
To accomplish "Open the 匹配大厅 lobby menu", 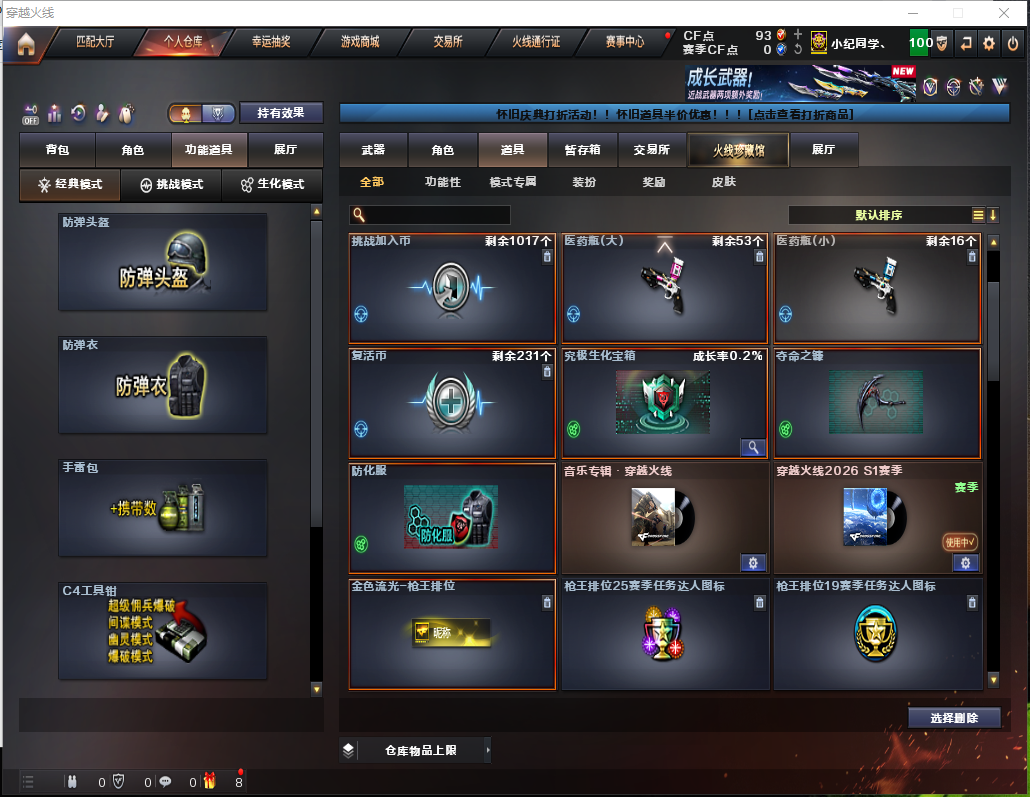I will pyautogui.click(x=95, y=42).
